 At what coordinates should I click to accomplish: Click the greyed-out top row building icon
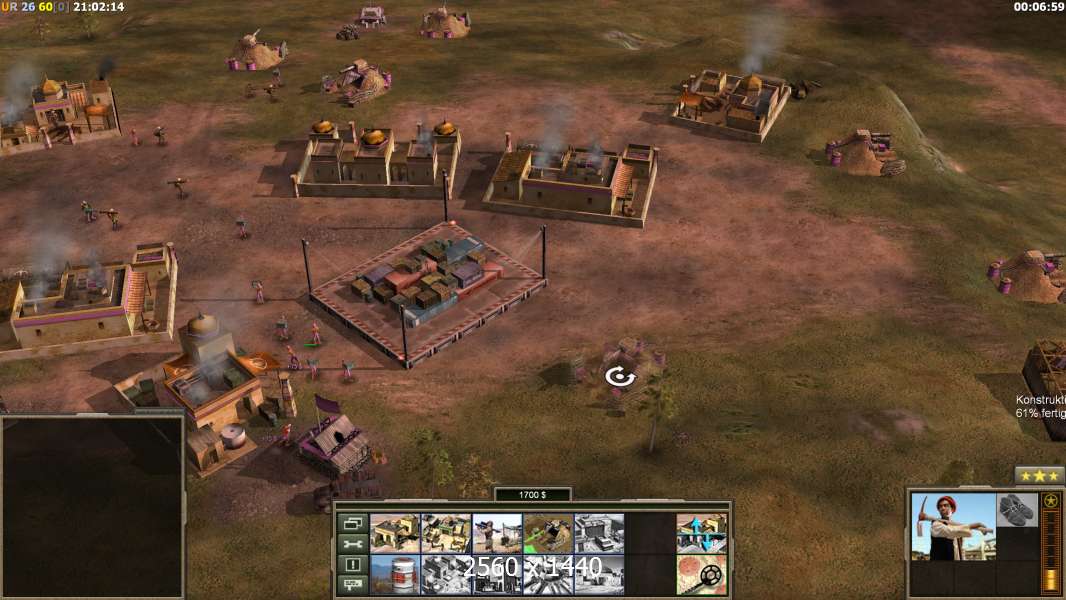[x=599, y=533]
